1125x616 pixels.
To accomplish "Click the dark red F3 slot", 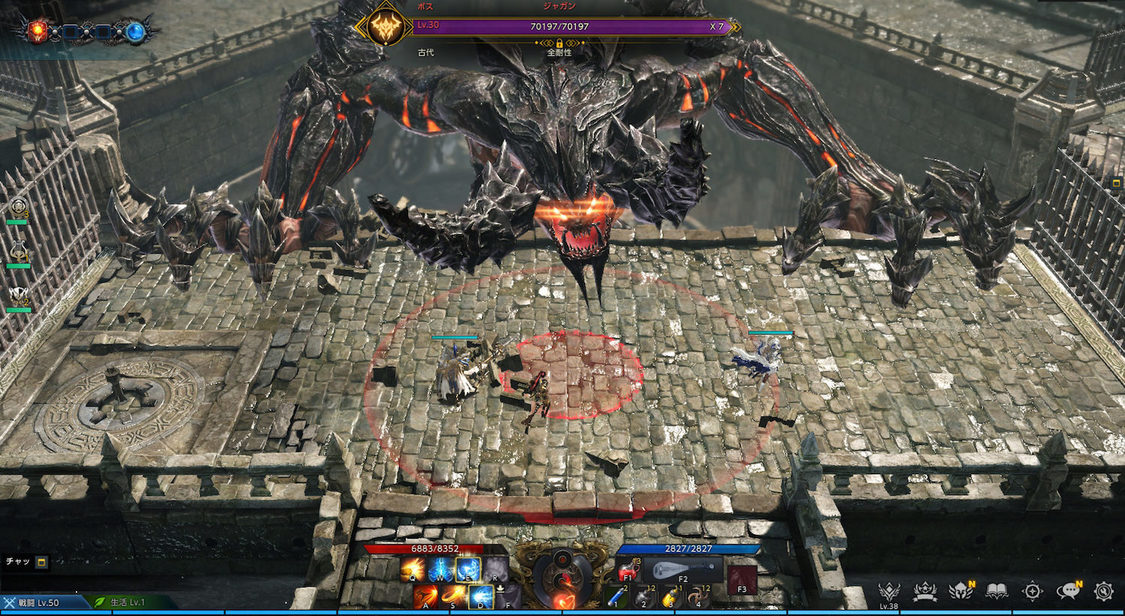I will [x=741, y=578].
